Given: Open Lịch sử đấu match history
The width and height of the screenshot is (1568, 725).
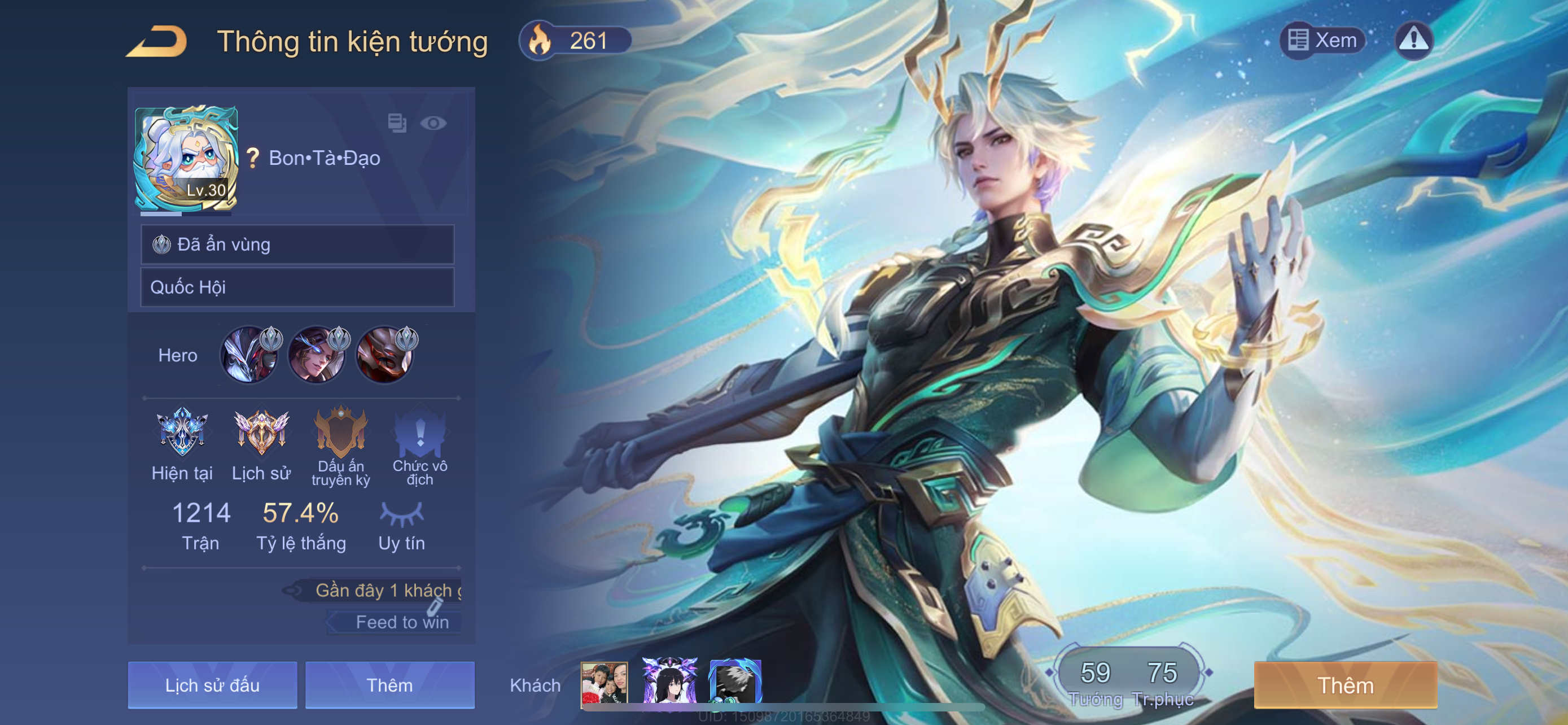Looking at the screenshot, I should pos(212,685).
